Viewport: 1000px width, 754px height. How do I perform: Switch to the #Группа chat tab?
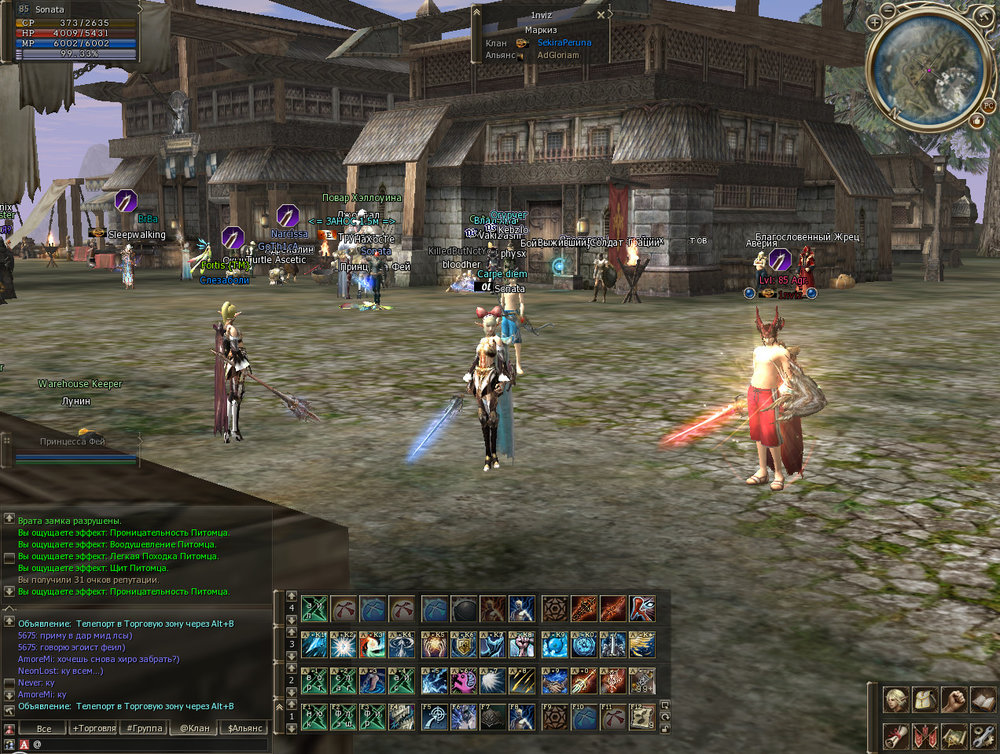[142, 728]
